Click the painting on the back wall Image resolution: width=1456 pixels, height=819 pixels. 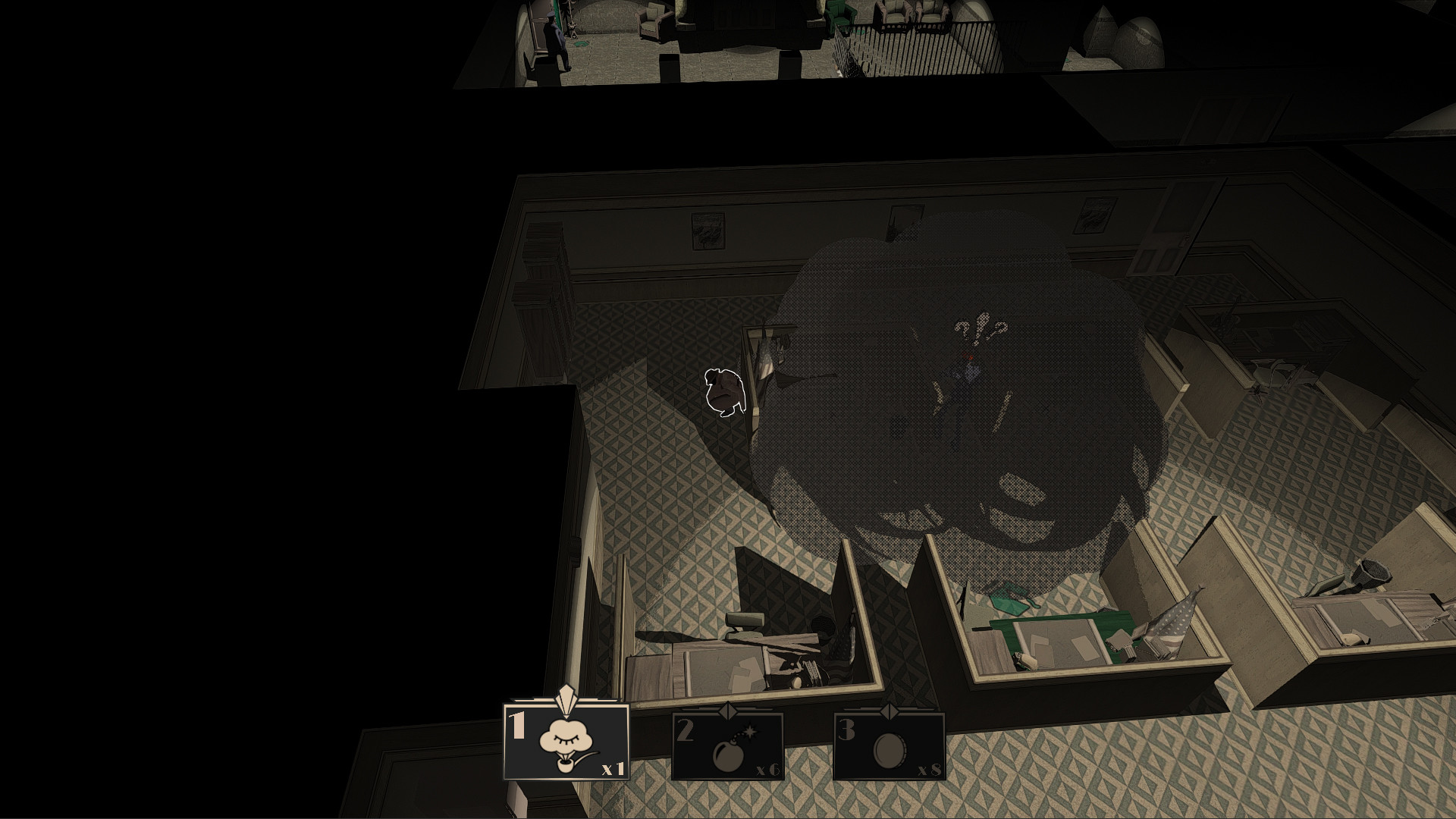(x=709, y=225)
